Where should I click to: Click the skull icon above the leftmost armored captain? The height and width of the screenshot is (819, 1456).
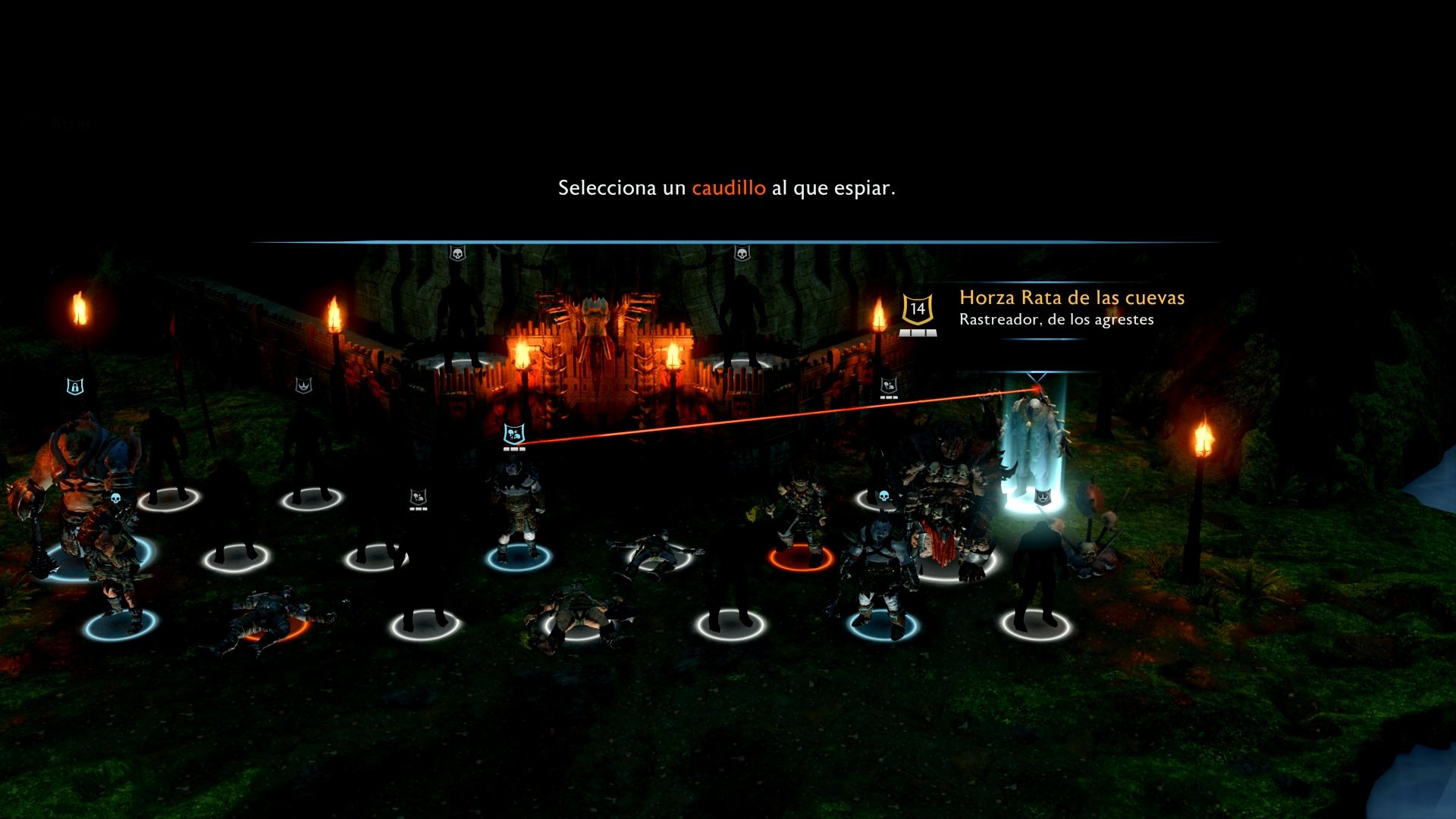pos(116,497)
